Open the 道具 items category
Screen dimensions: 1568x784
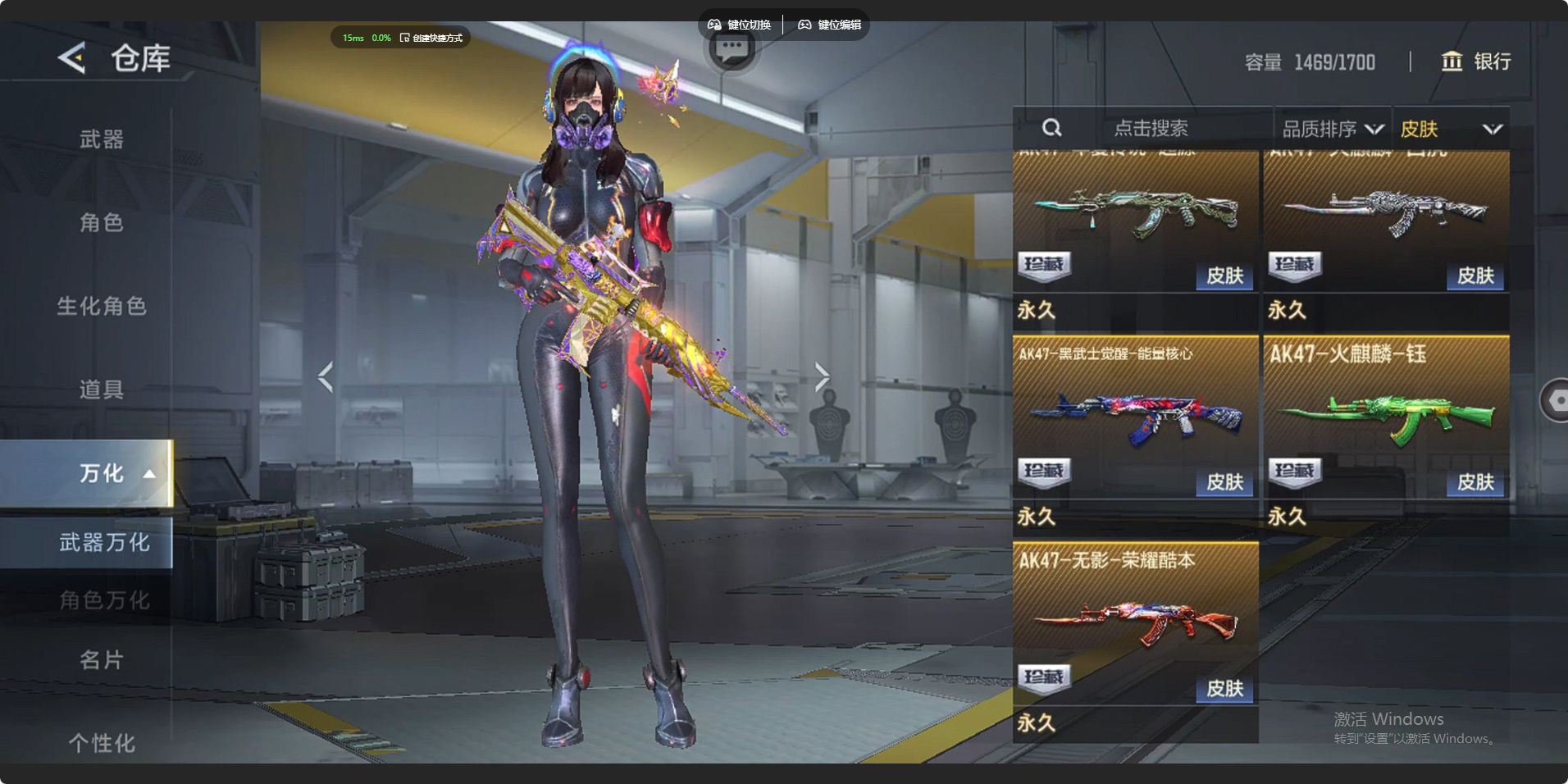click(x=102, y=390)
